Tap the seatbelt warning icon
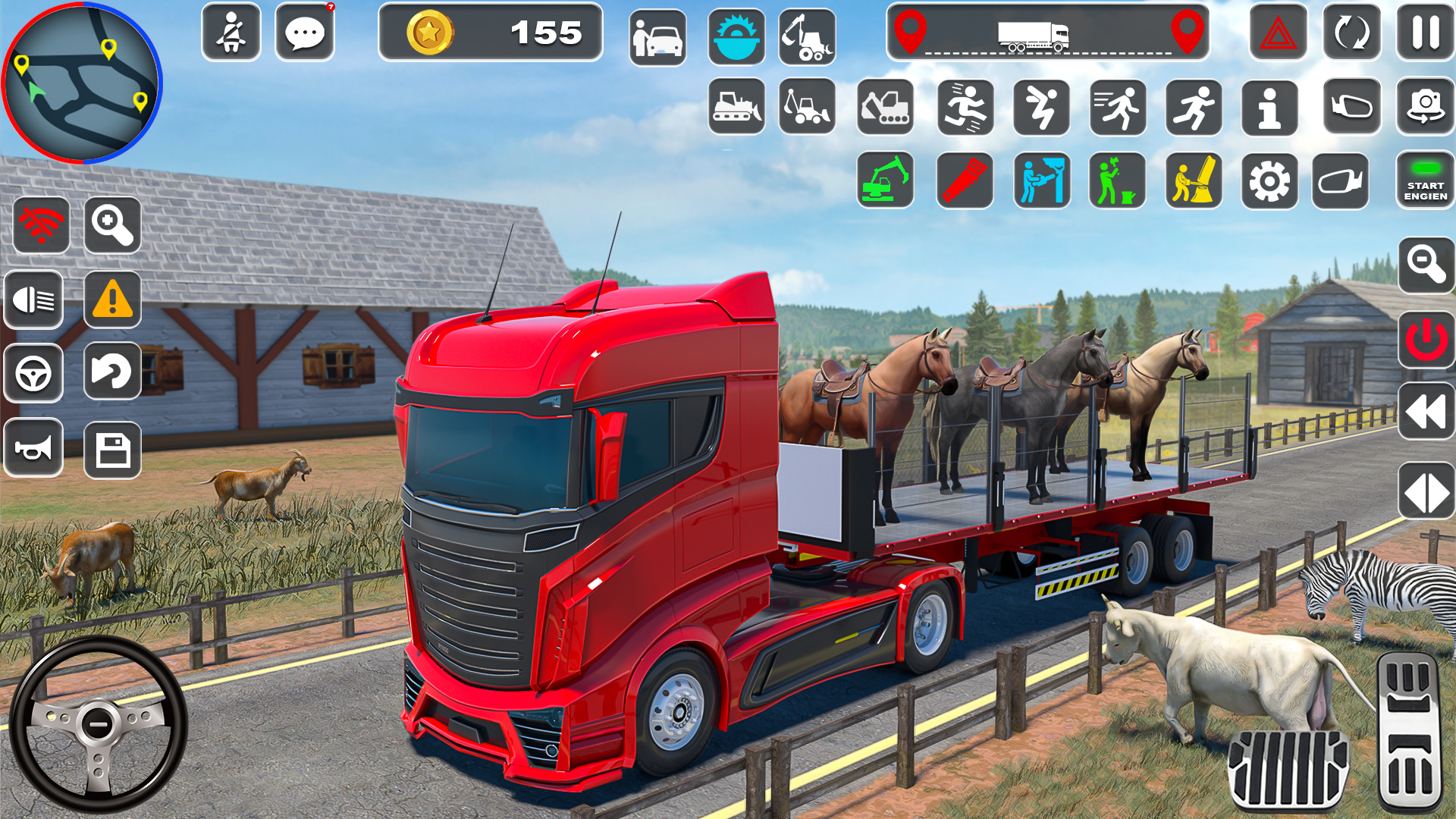The height and width of the screenshot is (819, 1456). 231,33
